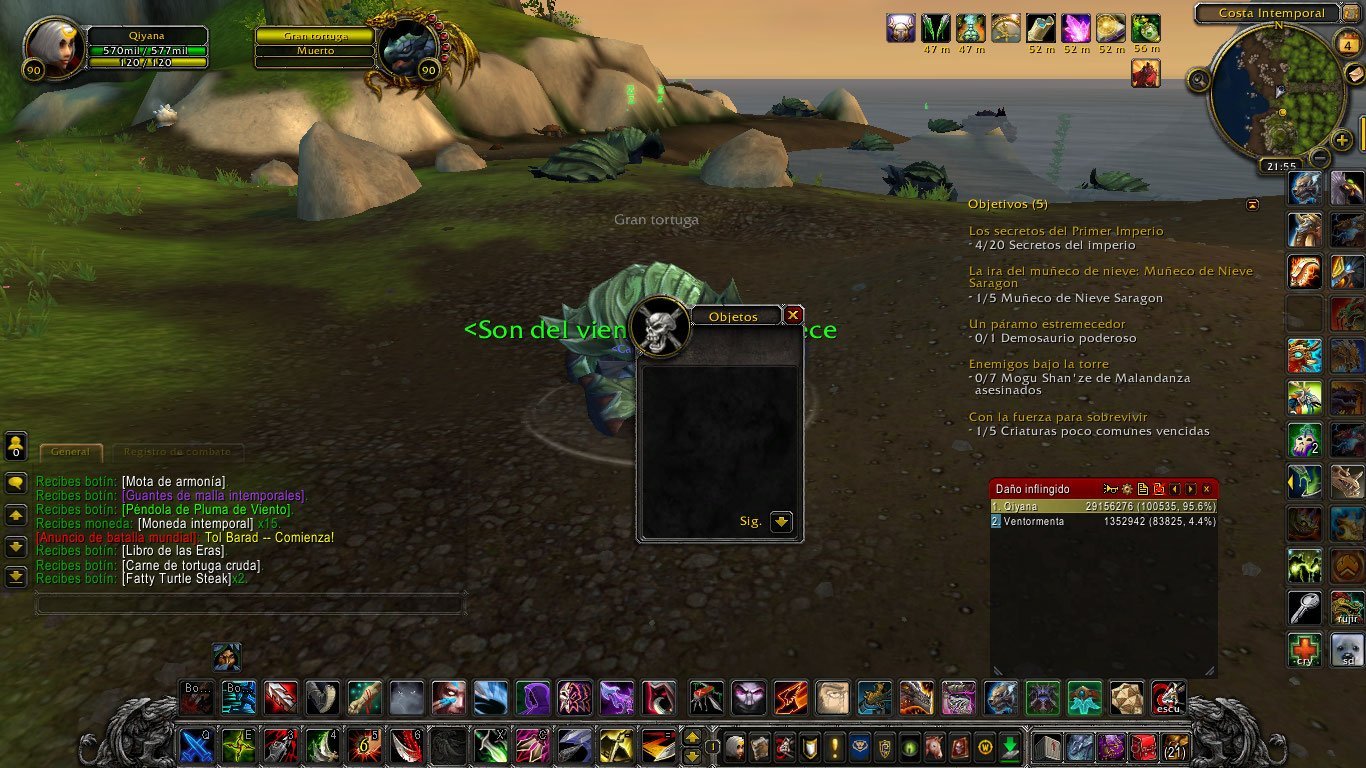Click the pink crystal buff icon
Screen dimensions: 1366x768
pyautogui.click(x=1077, y=28)
